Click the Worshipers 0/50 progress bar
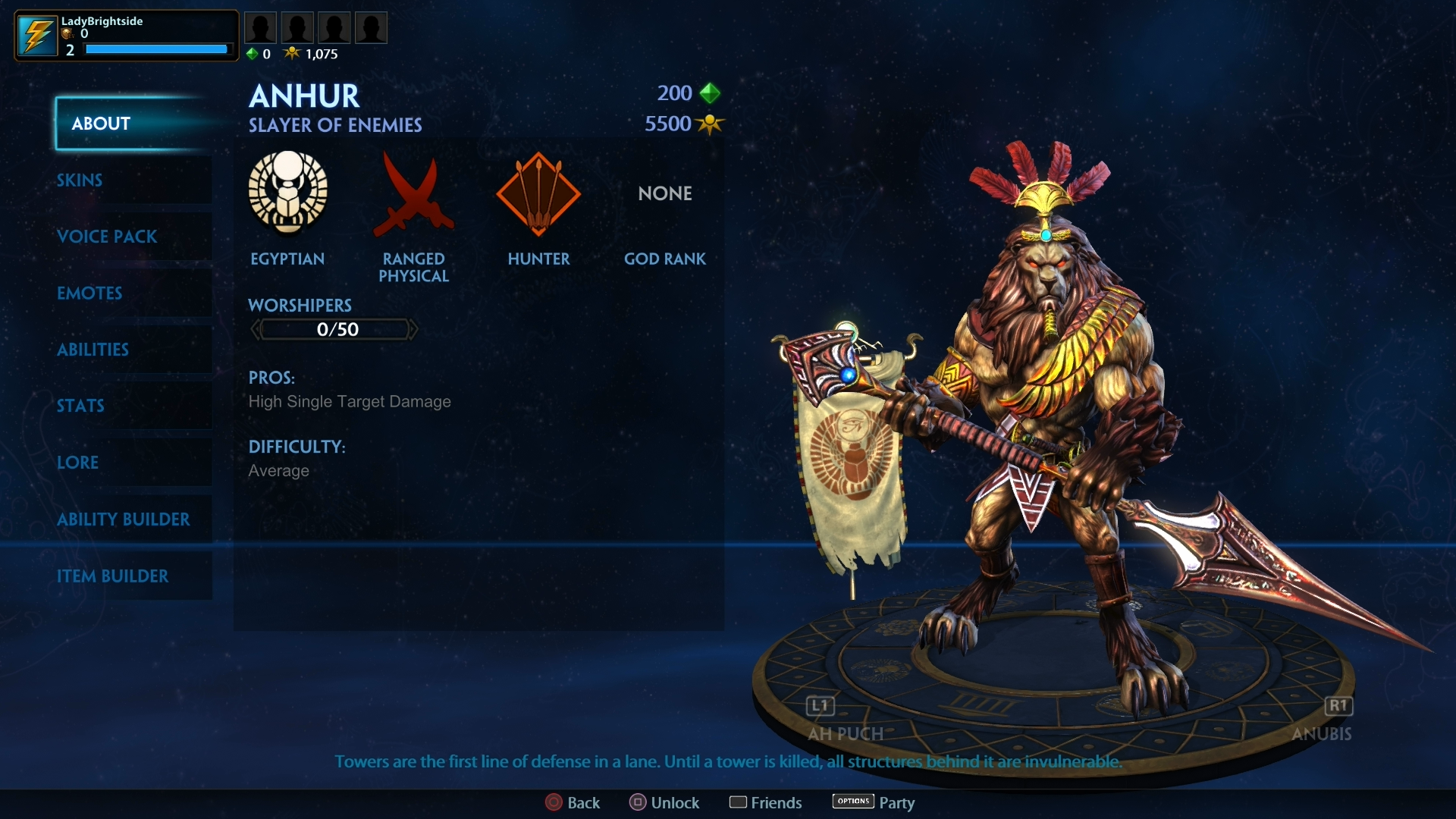Screen dimensions: 1456x819 coord(335,328)
